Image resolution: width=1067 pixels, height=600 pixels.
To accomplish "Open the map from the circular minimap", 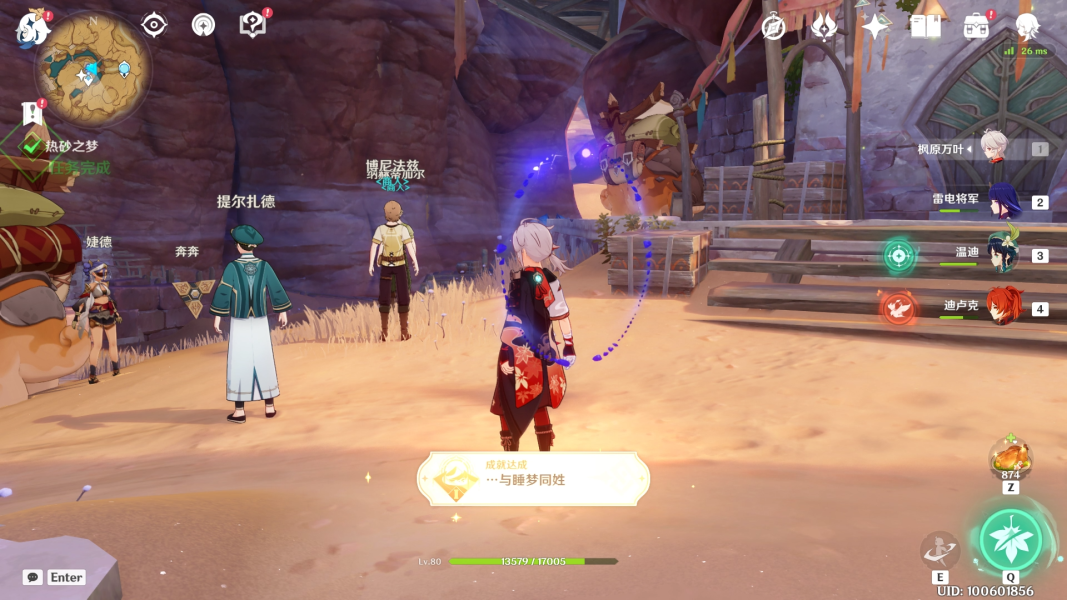I will (93, 68).
